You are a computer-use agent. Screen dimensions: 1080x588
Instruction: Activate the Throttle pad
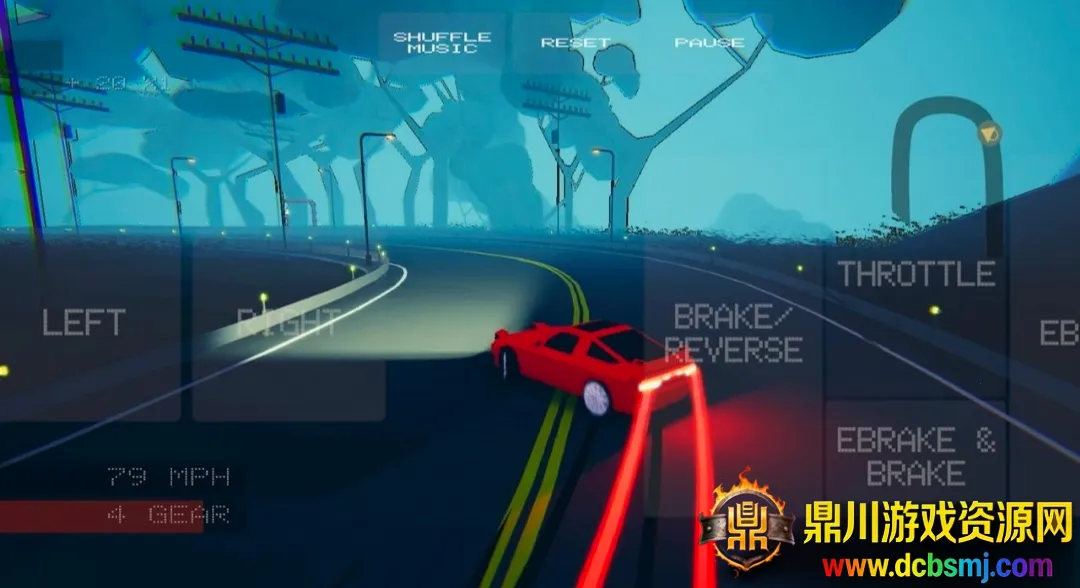916,275
